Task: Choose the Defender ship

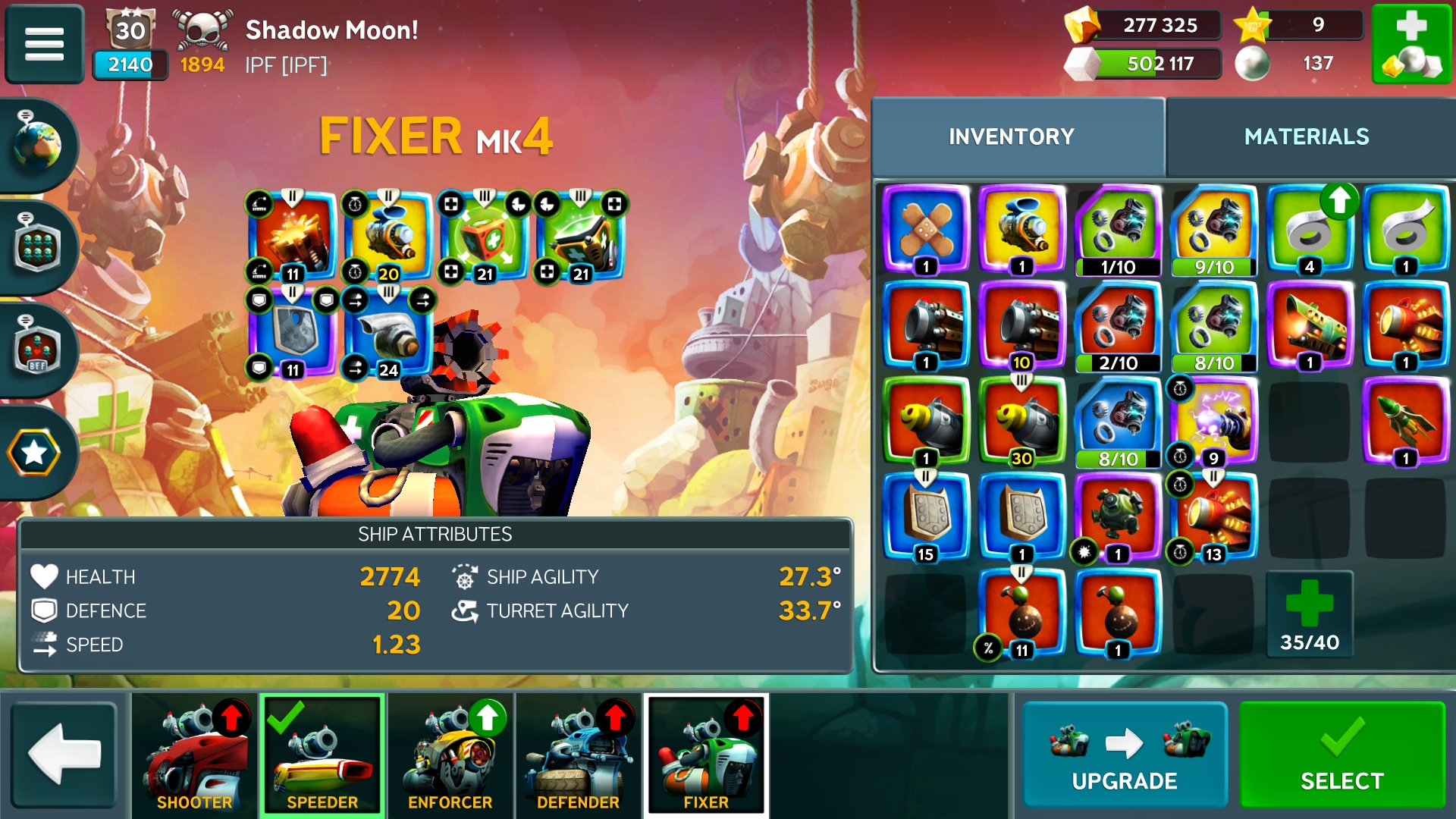Action: 578,755
